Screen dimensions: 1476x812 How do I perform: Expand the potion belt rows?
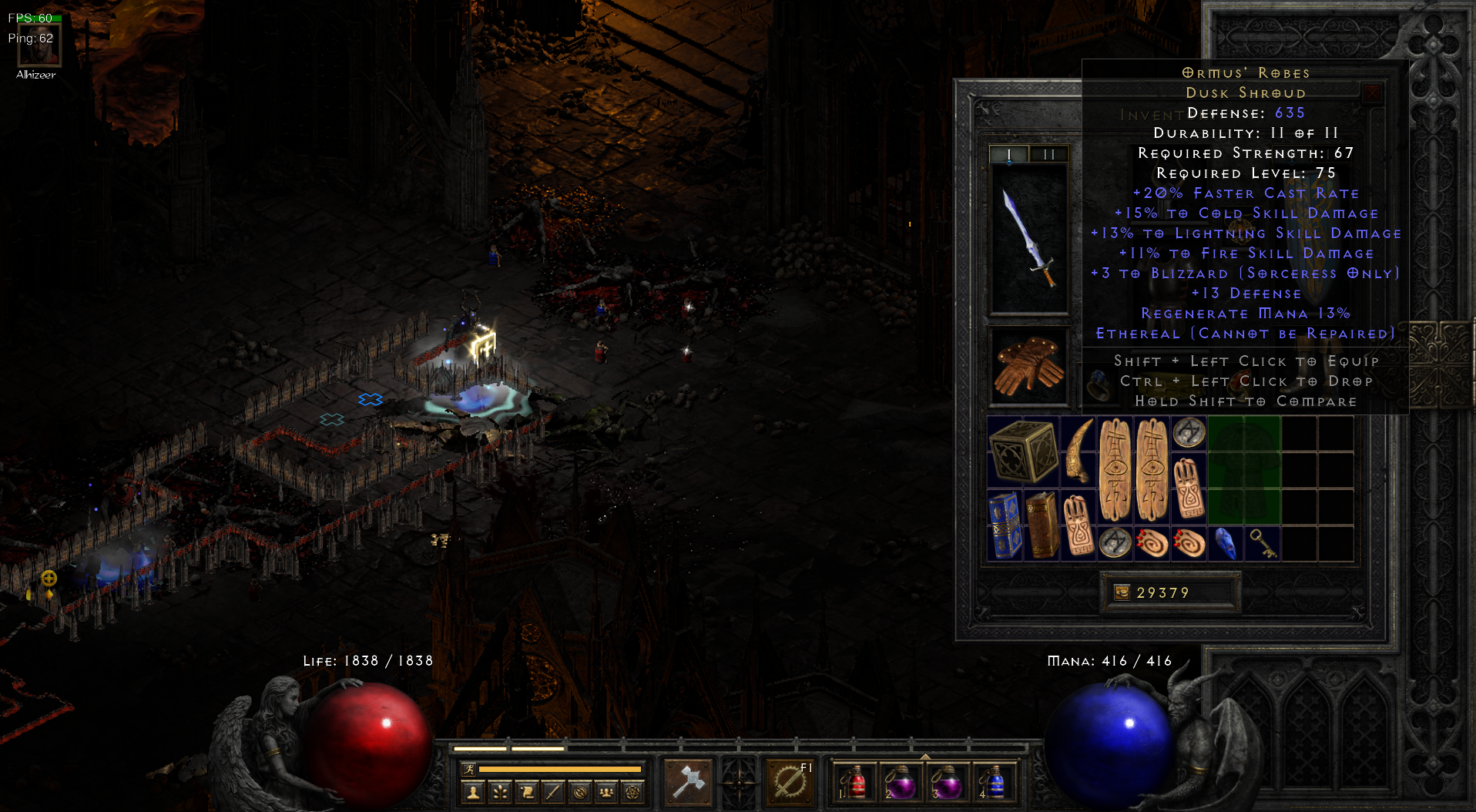tap(924, 757)
